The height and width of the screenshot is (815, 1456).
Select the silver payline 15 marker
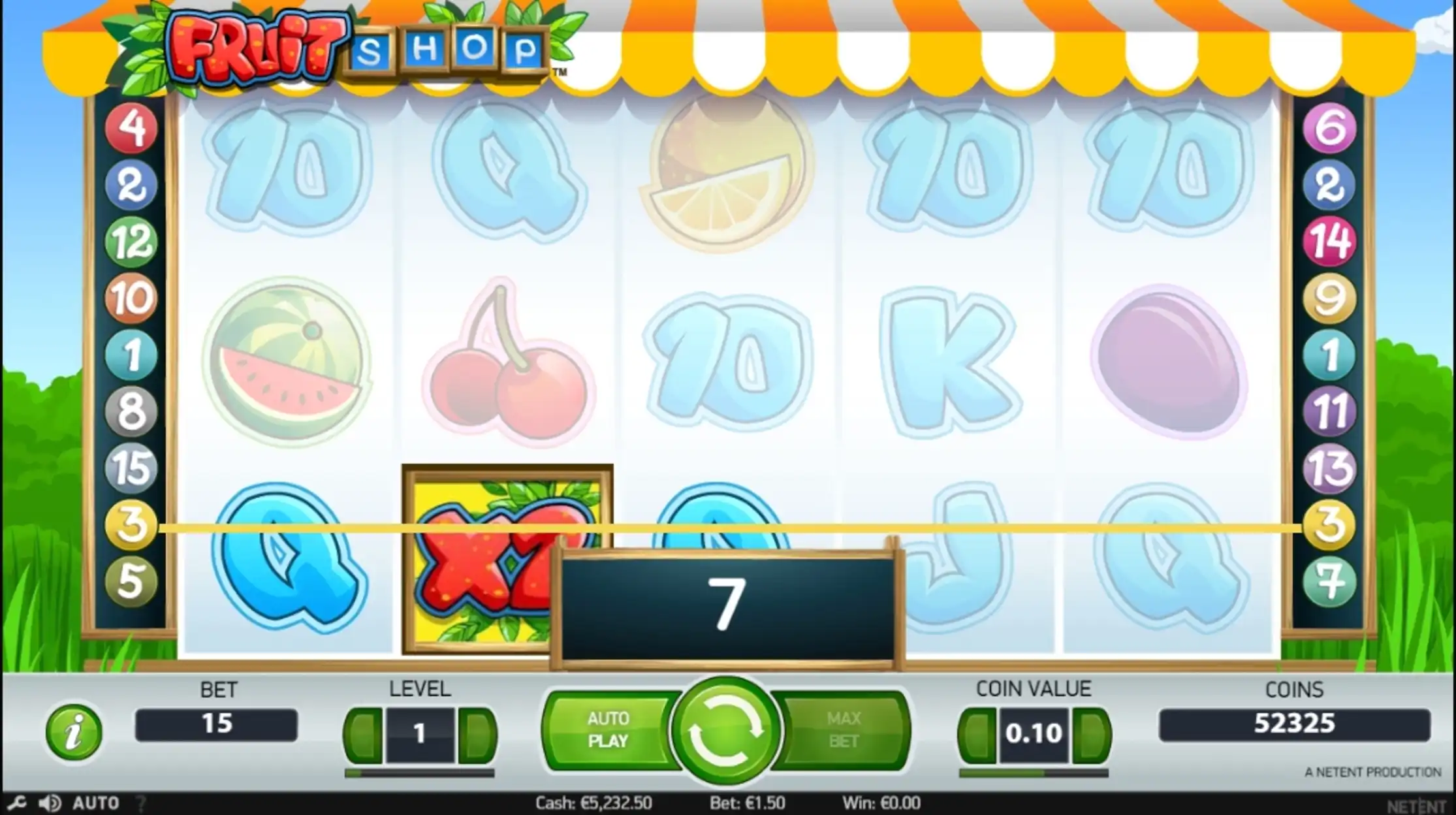tap(131, 468)
